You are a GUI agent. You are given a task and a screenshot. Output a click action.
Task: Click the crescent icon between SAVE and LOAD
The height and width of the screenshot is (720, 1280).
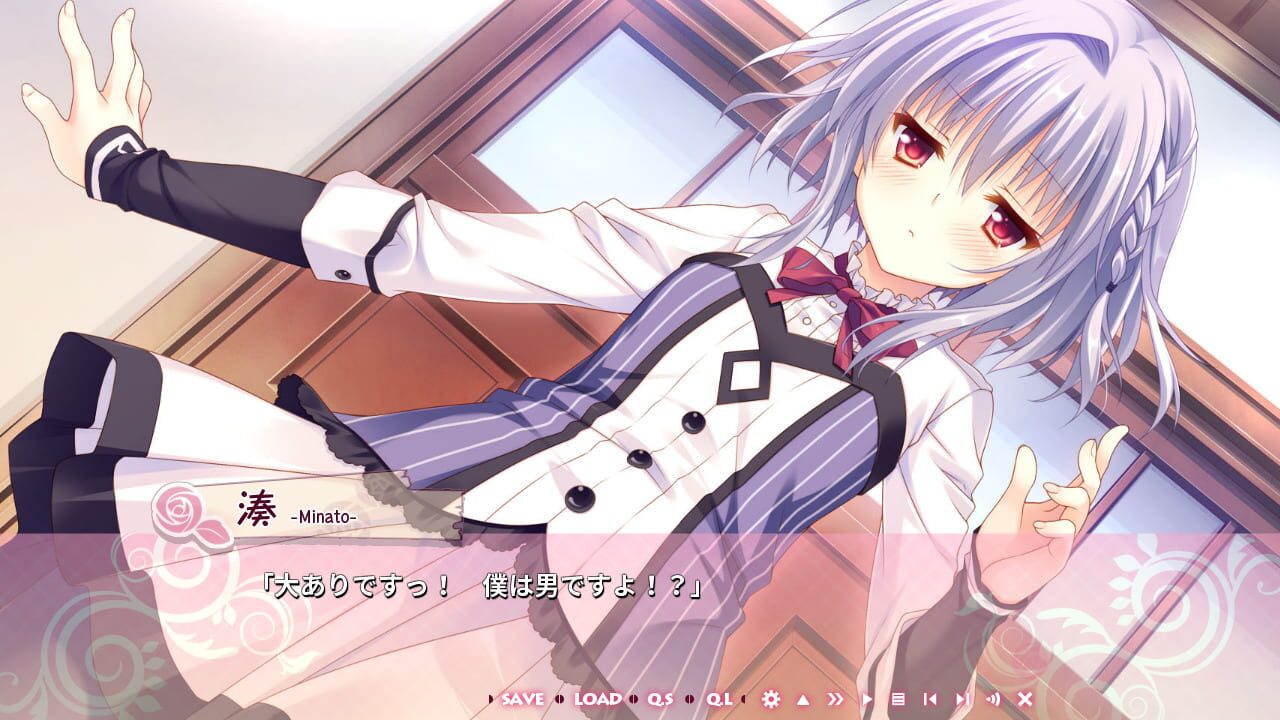(x=559, y=700)
